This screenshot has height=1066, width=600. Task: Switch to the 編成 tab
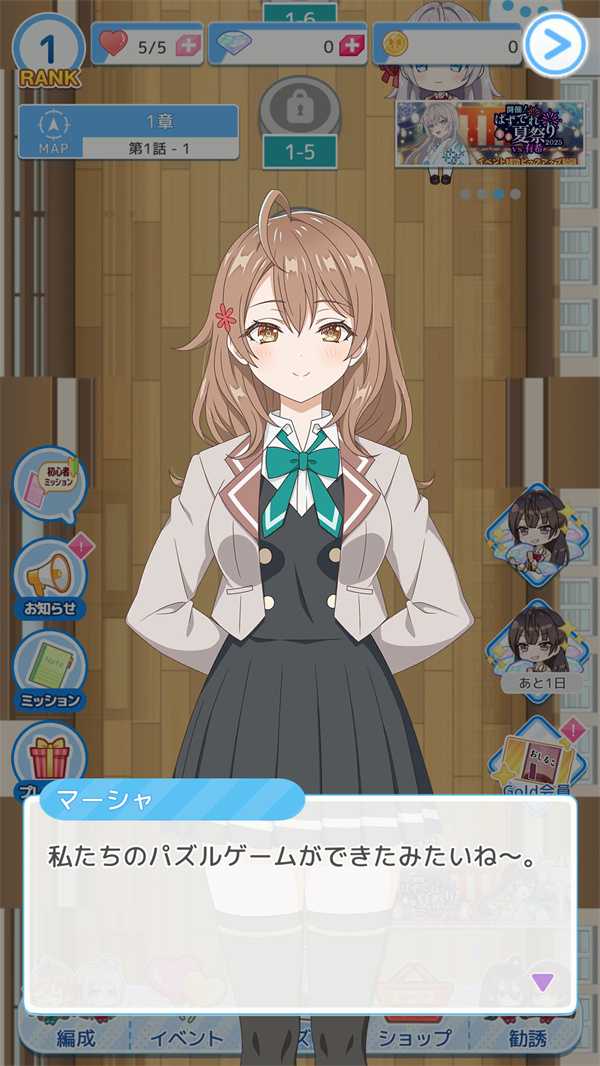point(75,1038)
